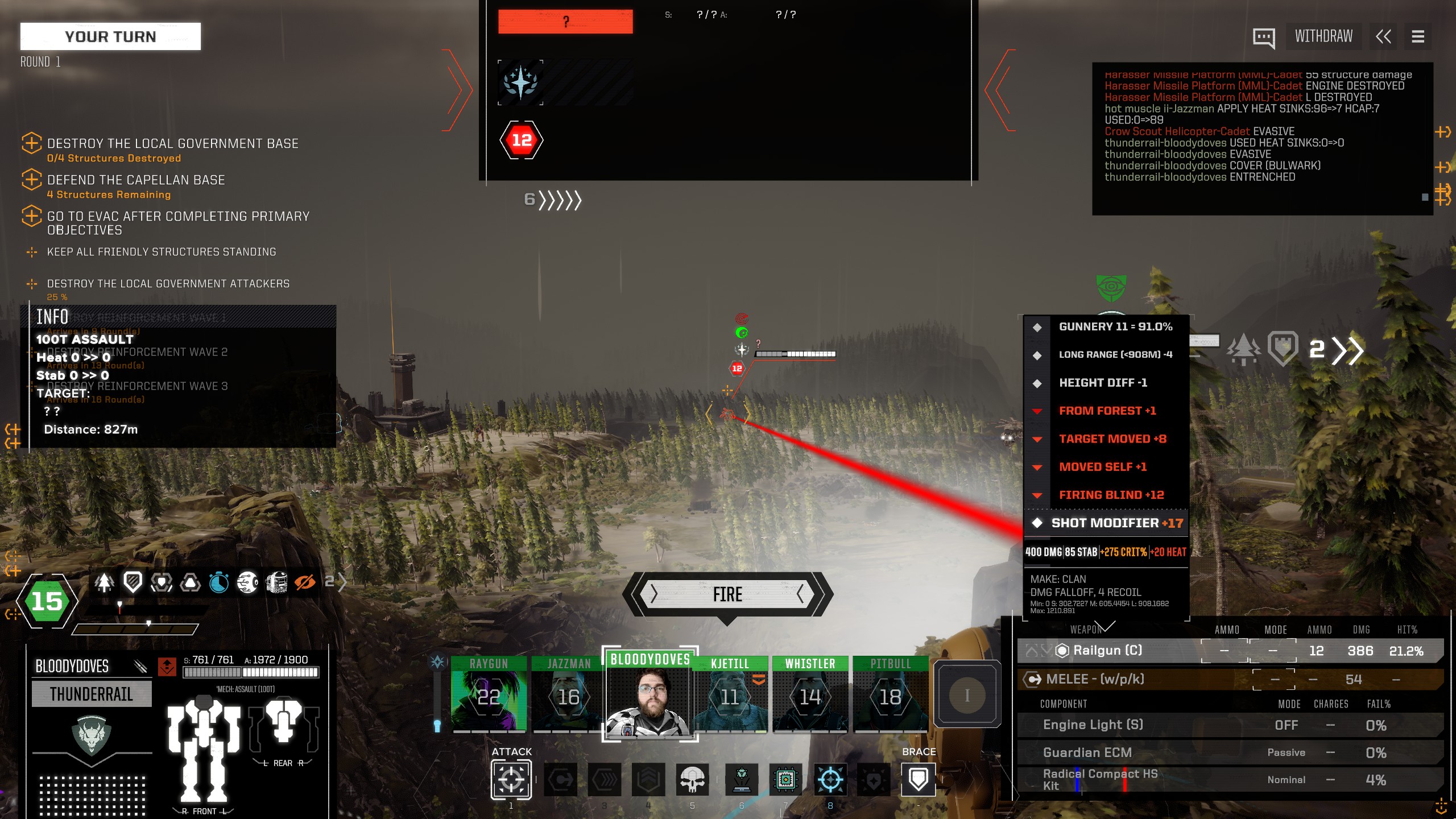The width and height of the screenshot is (1456, 819).
Task: Click the double chevrons next to the shield counter
Action: pyautogui.click(x=1347, y=351)
